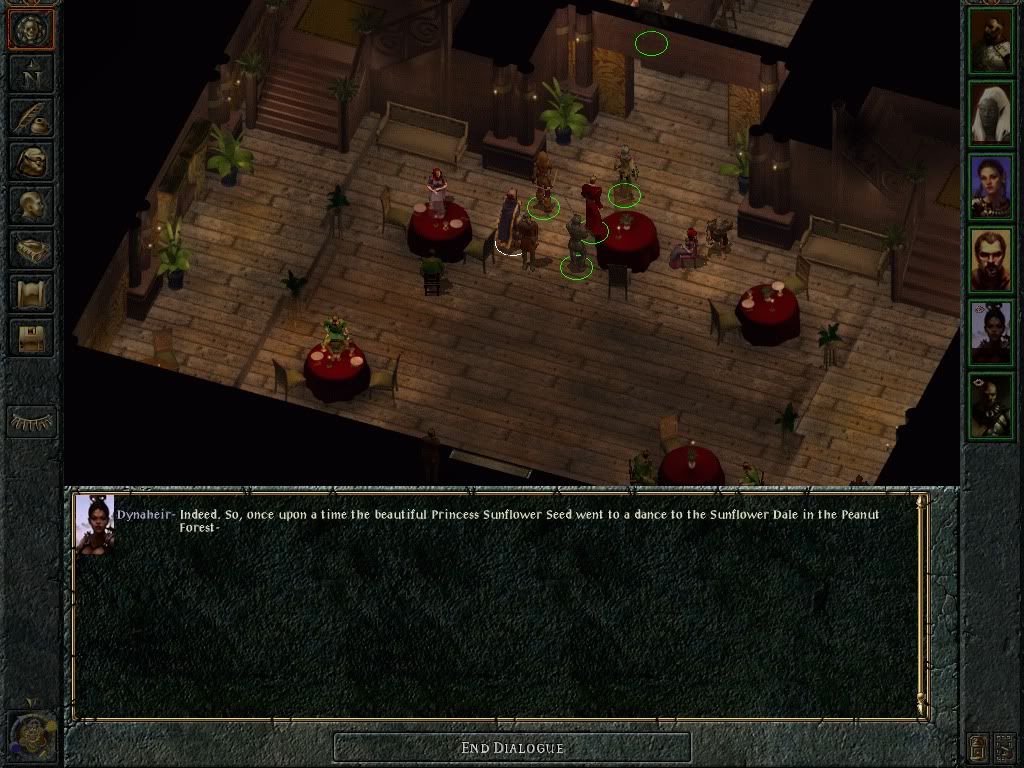The height and width of the screenshot is (768, 1024).
Task: Return to game via the skull emblem button
Action: [x=31, y=29]
